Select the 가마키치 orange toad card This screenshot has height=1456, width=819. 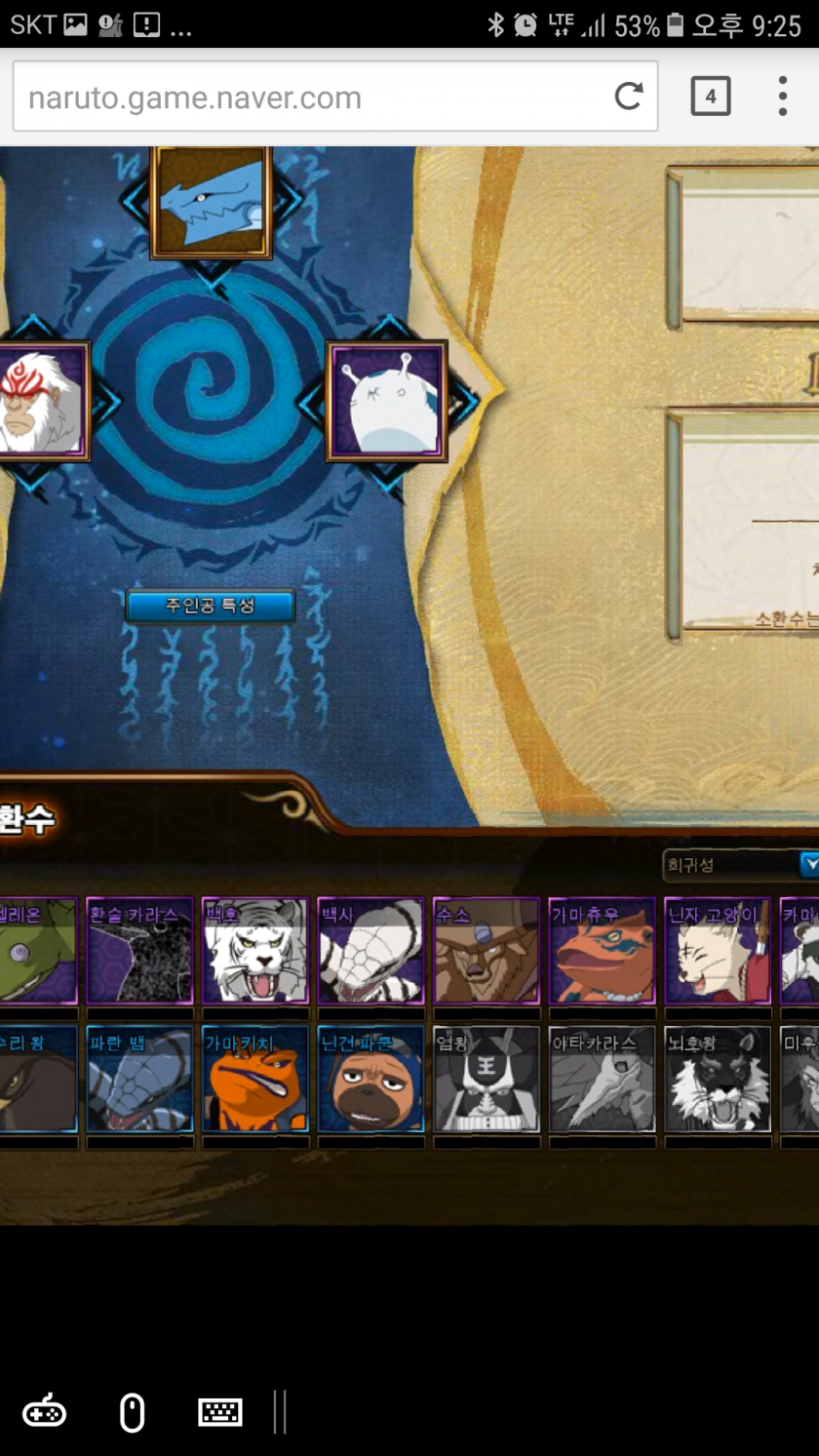[x=255, y=1079]
